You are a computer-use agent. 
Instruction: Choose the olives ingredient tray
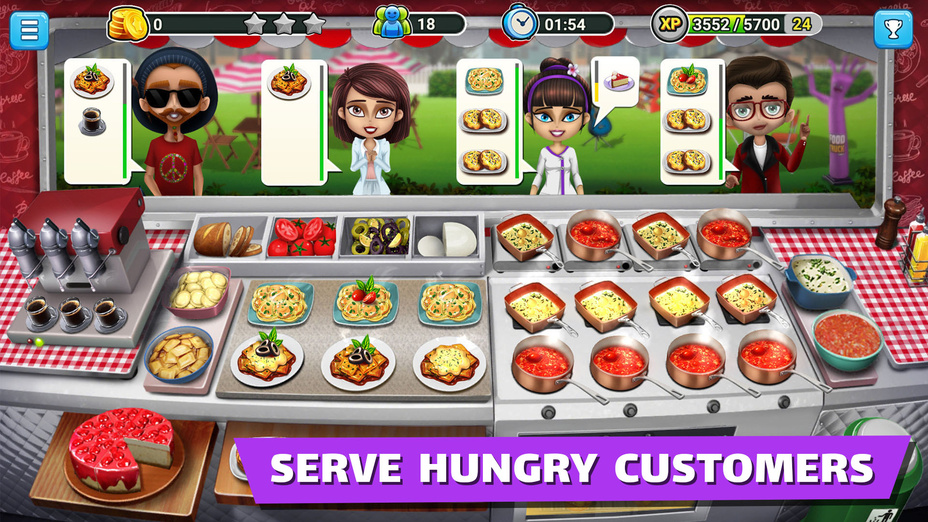coord(375,237)
